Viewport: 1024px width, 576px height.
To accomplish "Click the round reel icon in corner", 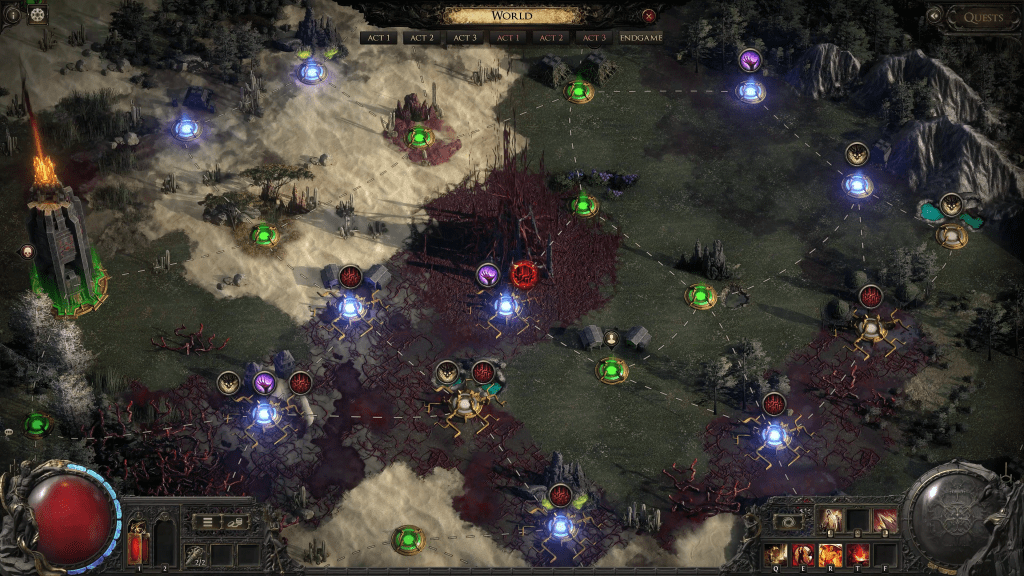I will pyautogui.click(x=39, y=14).
